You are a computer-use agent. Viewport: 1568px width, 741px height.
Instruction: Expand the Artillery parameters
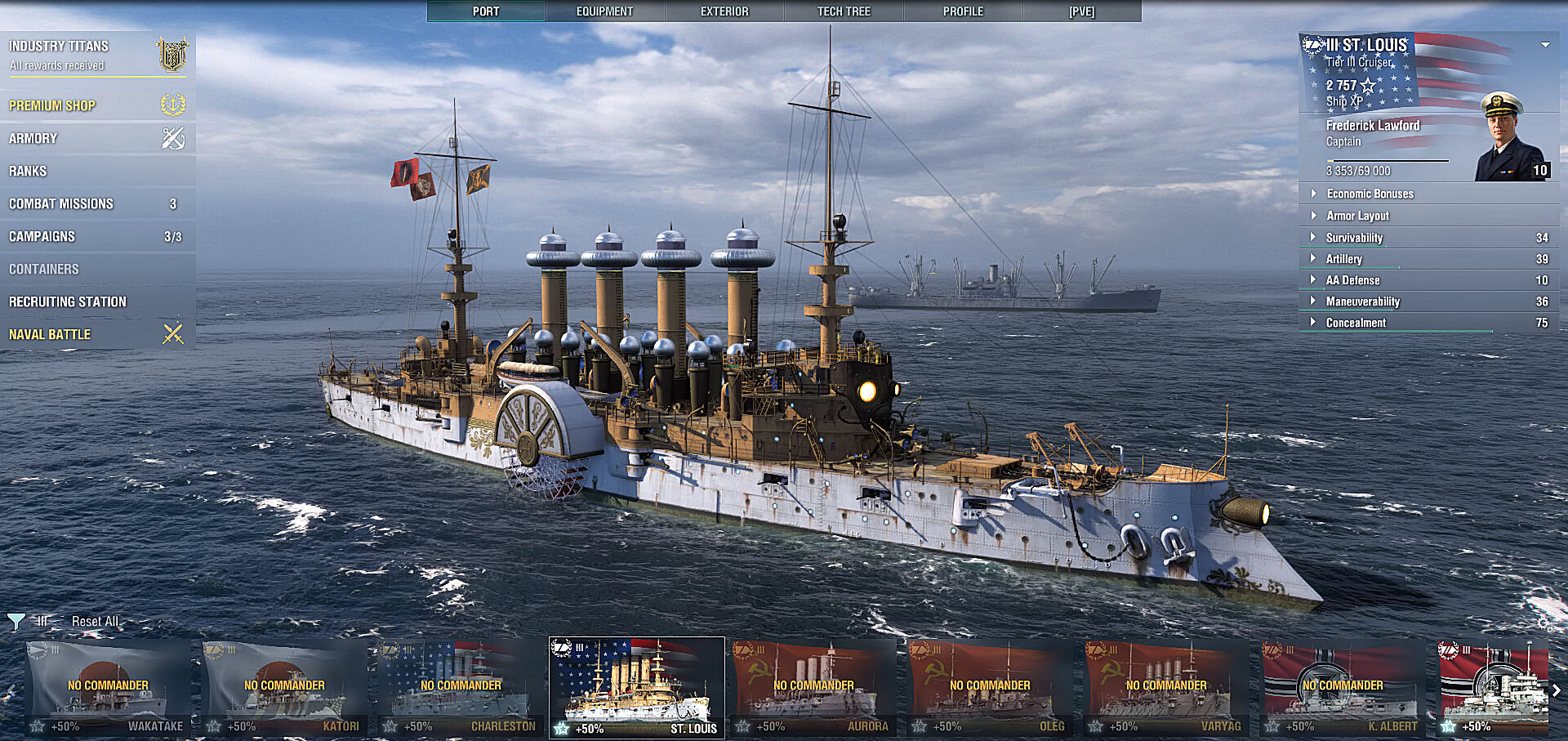(x=1344, y=259)
